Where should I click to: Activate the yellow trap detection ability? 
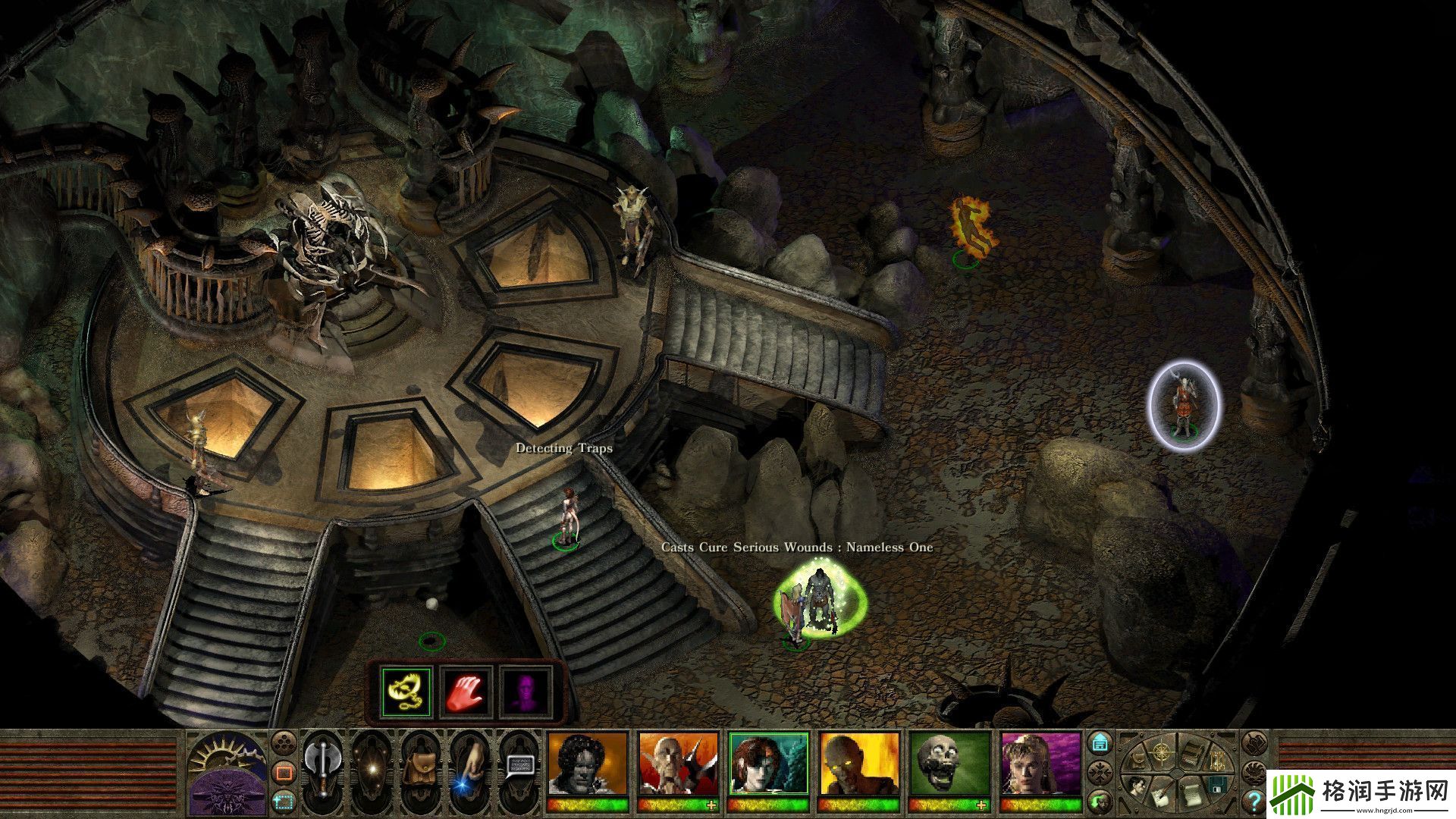click(x=406, y=692)
